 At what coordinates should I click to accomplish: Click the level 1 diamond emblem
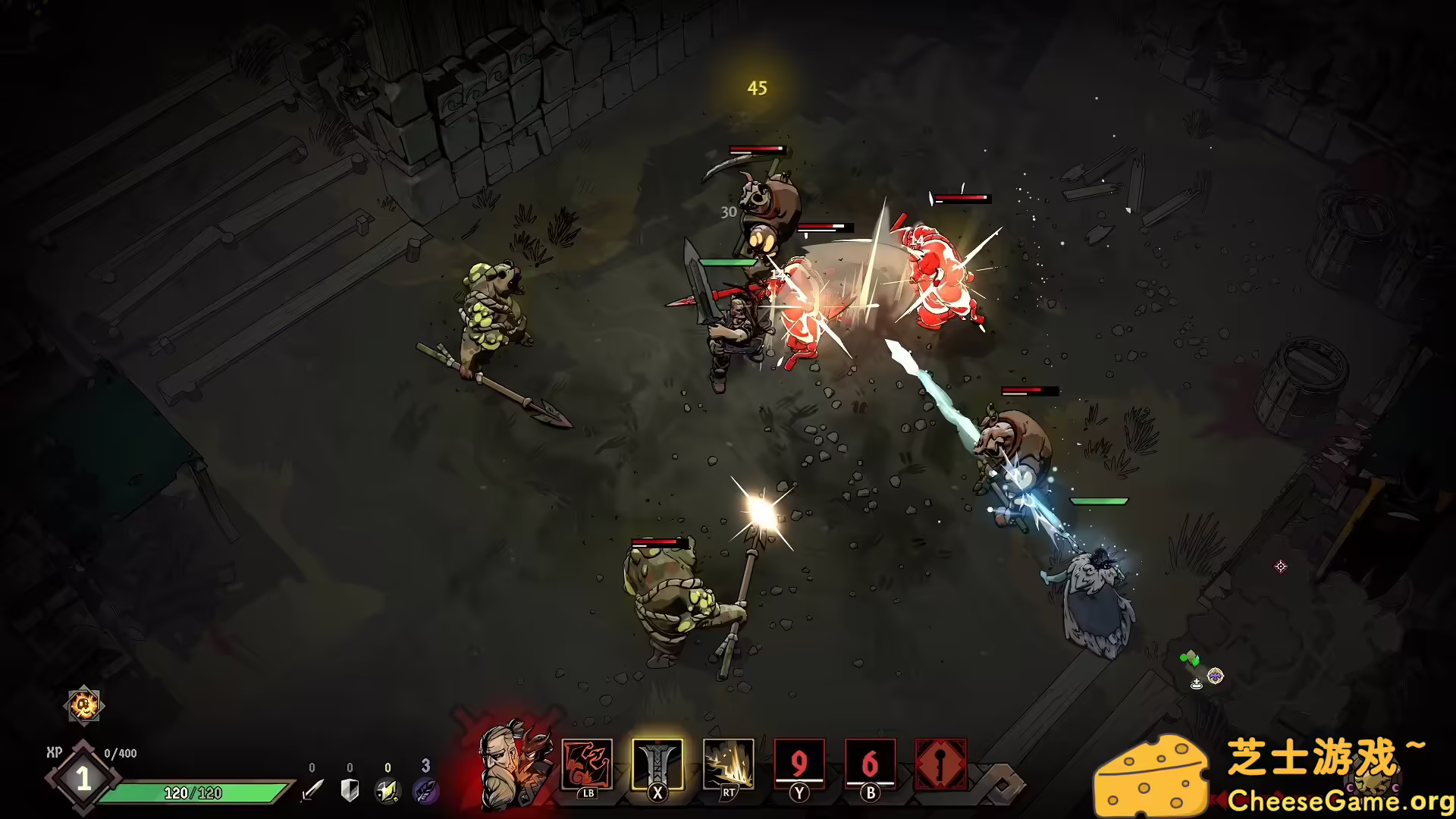[x=83, y=776]
